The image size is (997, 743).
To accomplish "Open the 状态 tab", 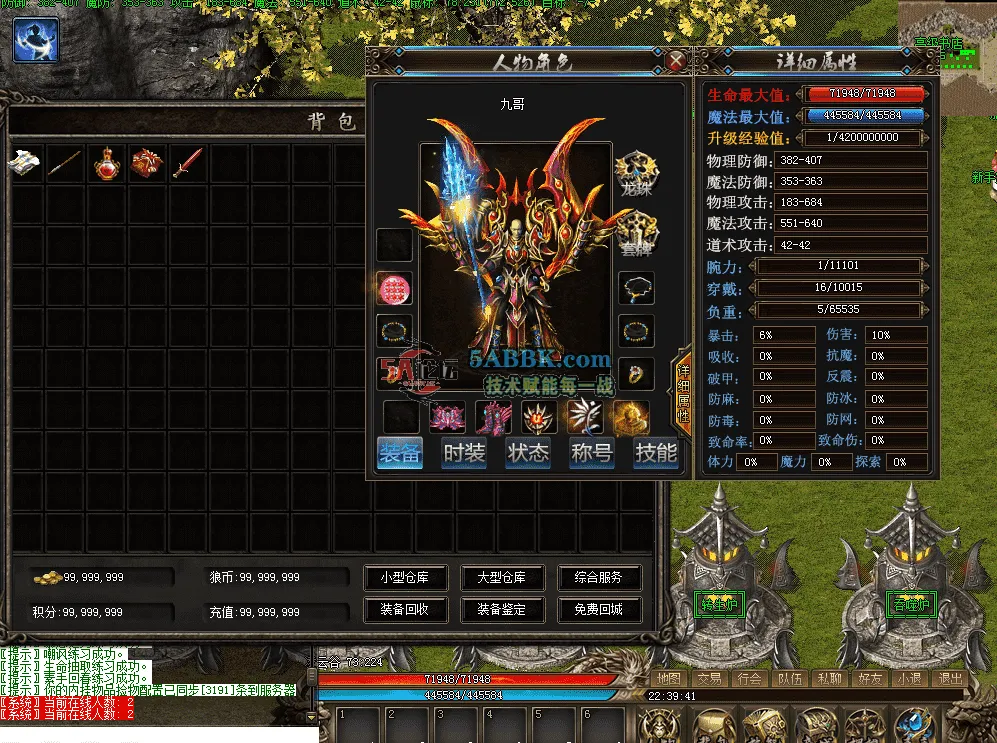I will pos(528,453).
